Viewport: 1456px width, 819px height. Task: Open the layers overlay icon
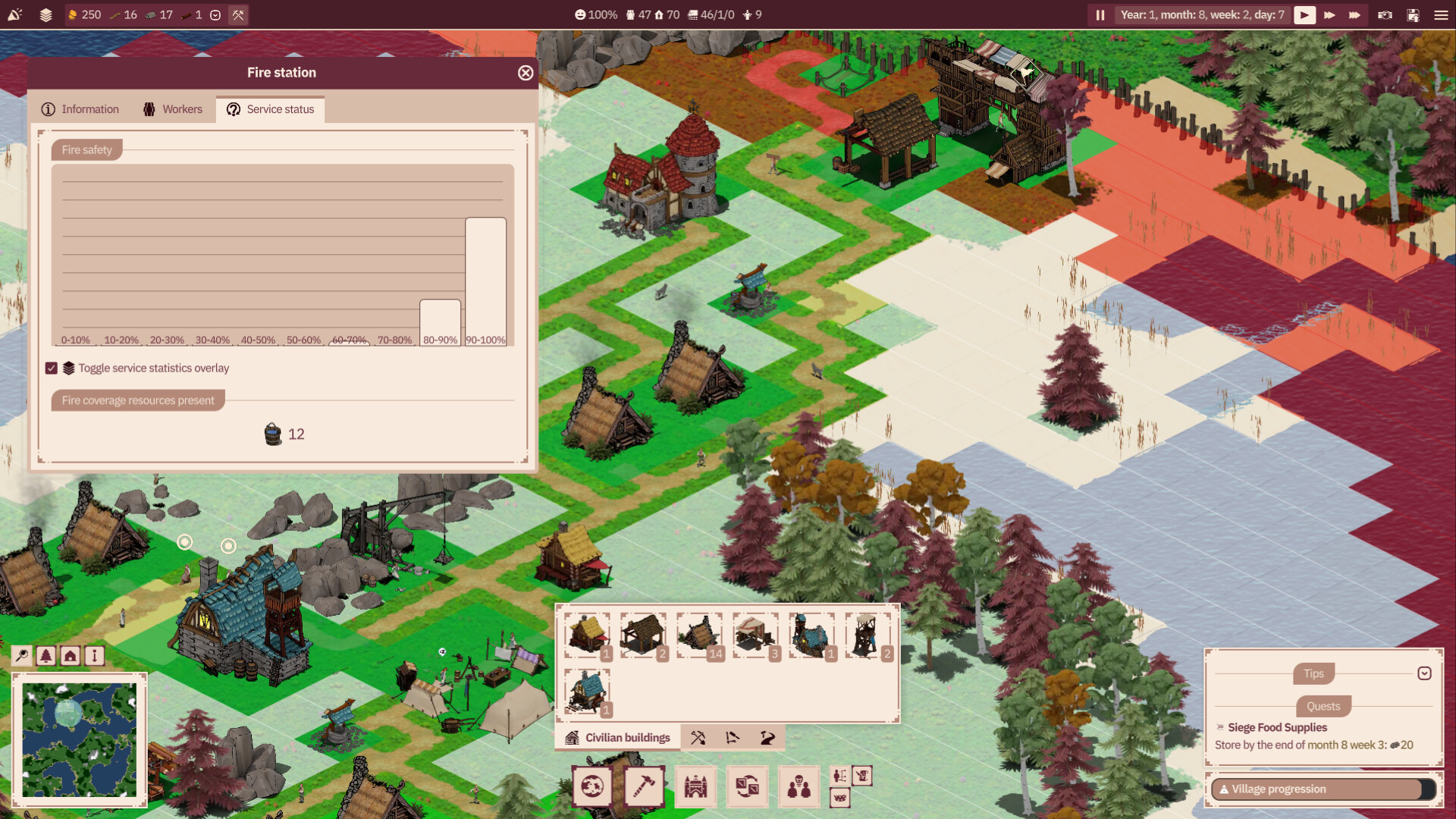45,15
